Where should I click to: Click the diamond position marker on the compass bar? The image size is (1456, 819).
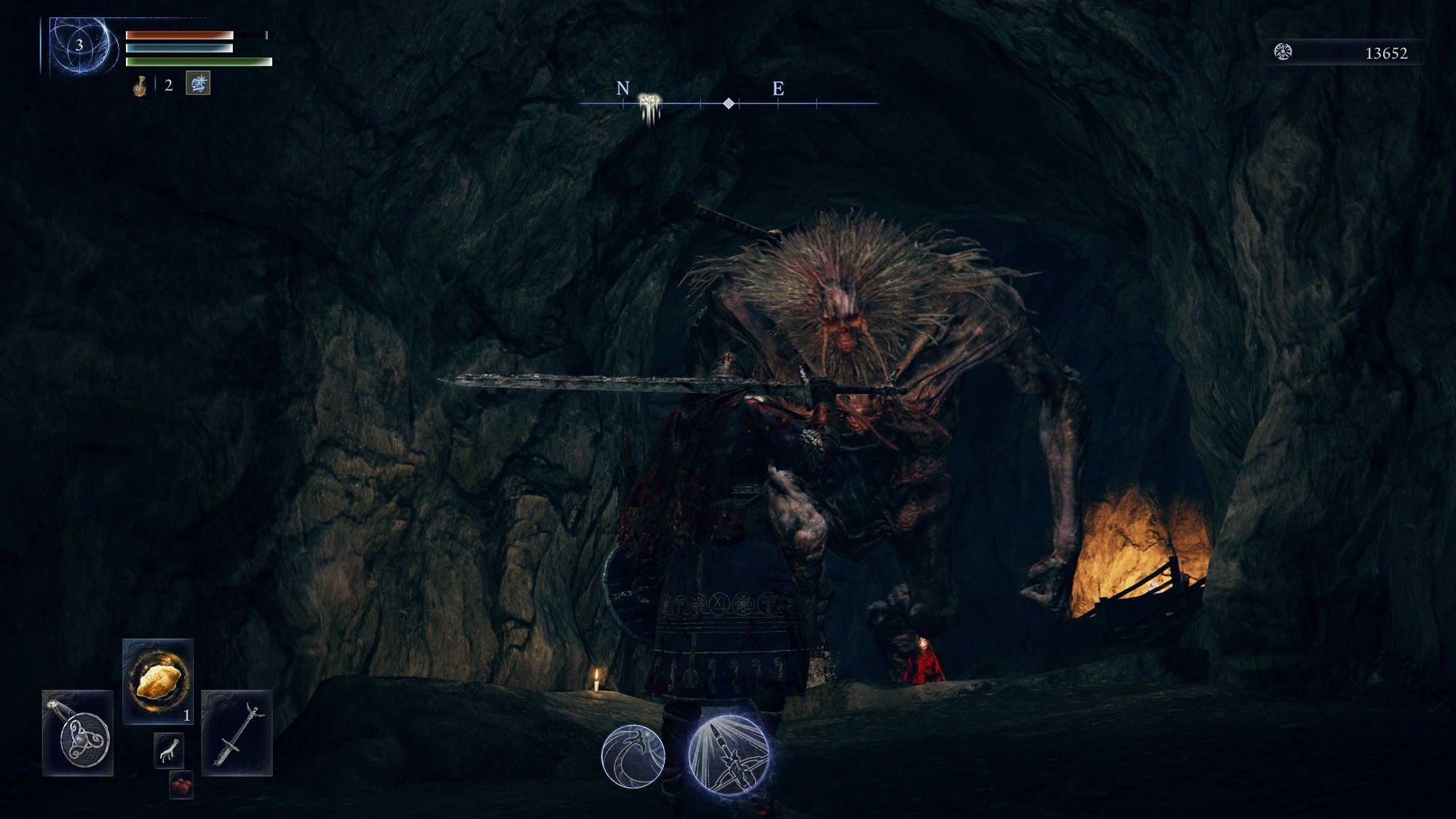pos(730,104)
